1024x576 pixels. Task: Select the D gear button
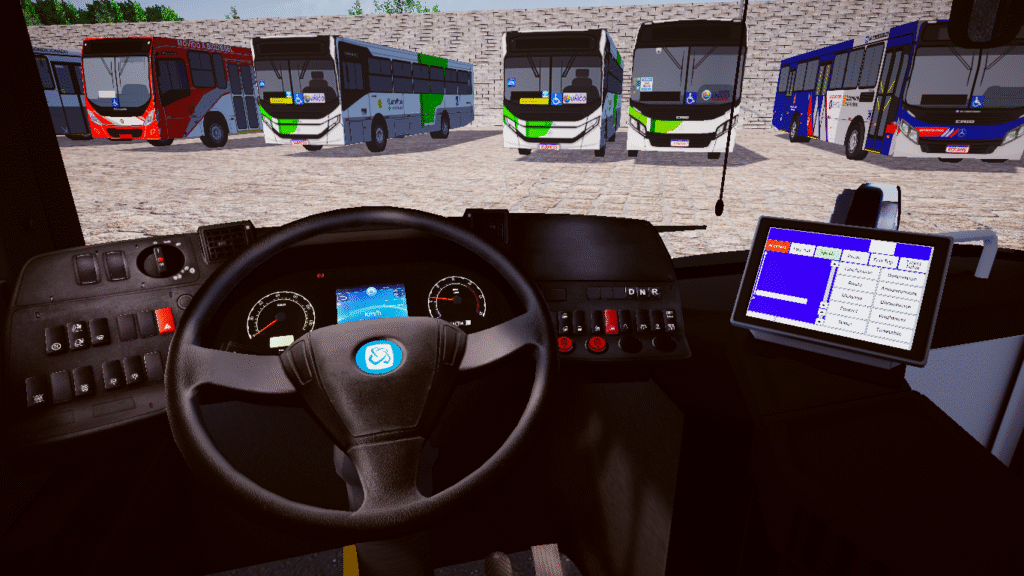click(630, 292)
